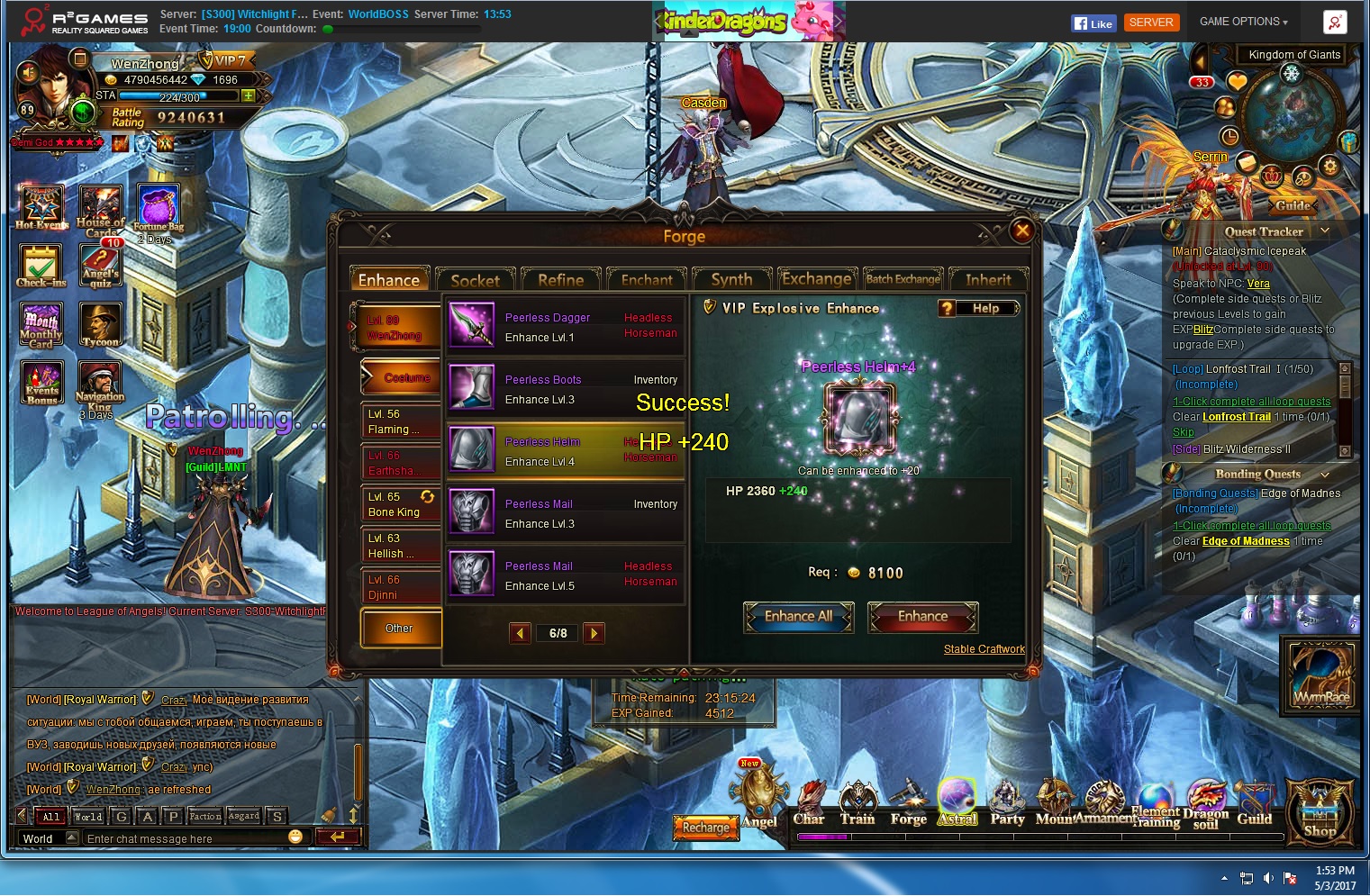Viewport: 1370px width, 896px height.
Task: Open the GAME OPTIONS dropdown
Action: (1243, 22)
